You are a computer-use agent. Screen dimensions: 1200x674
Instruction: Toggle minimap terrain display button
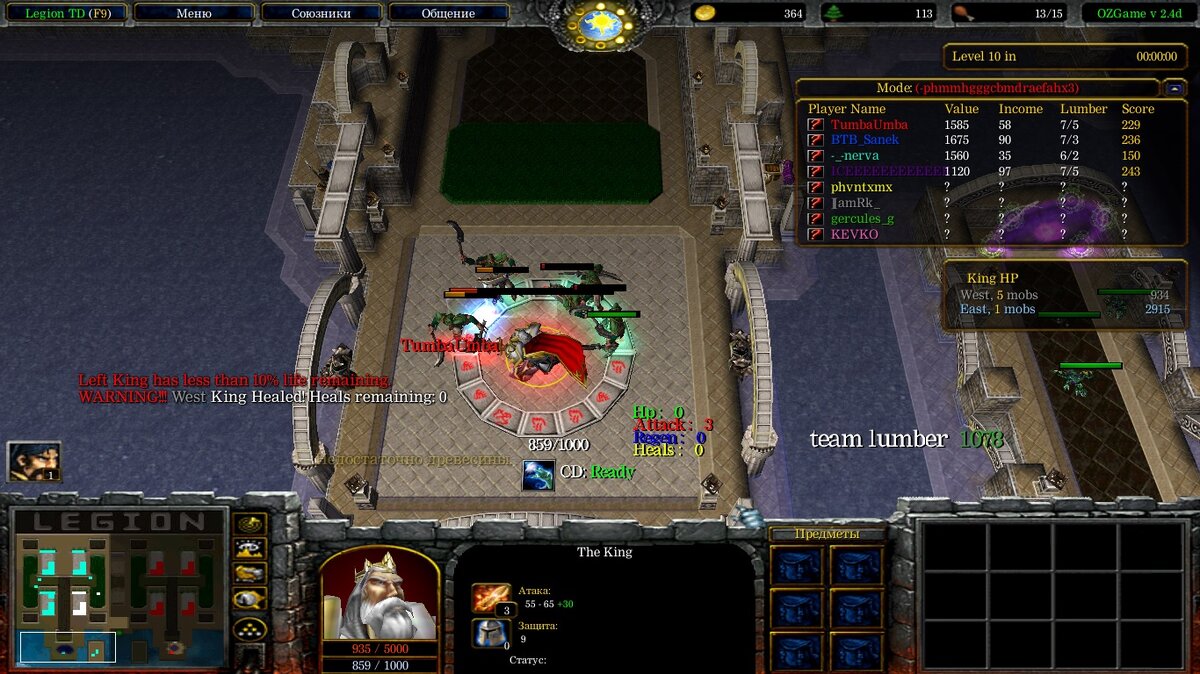point(249,548)
